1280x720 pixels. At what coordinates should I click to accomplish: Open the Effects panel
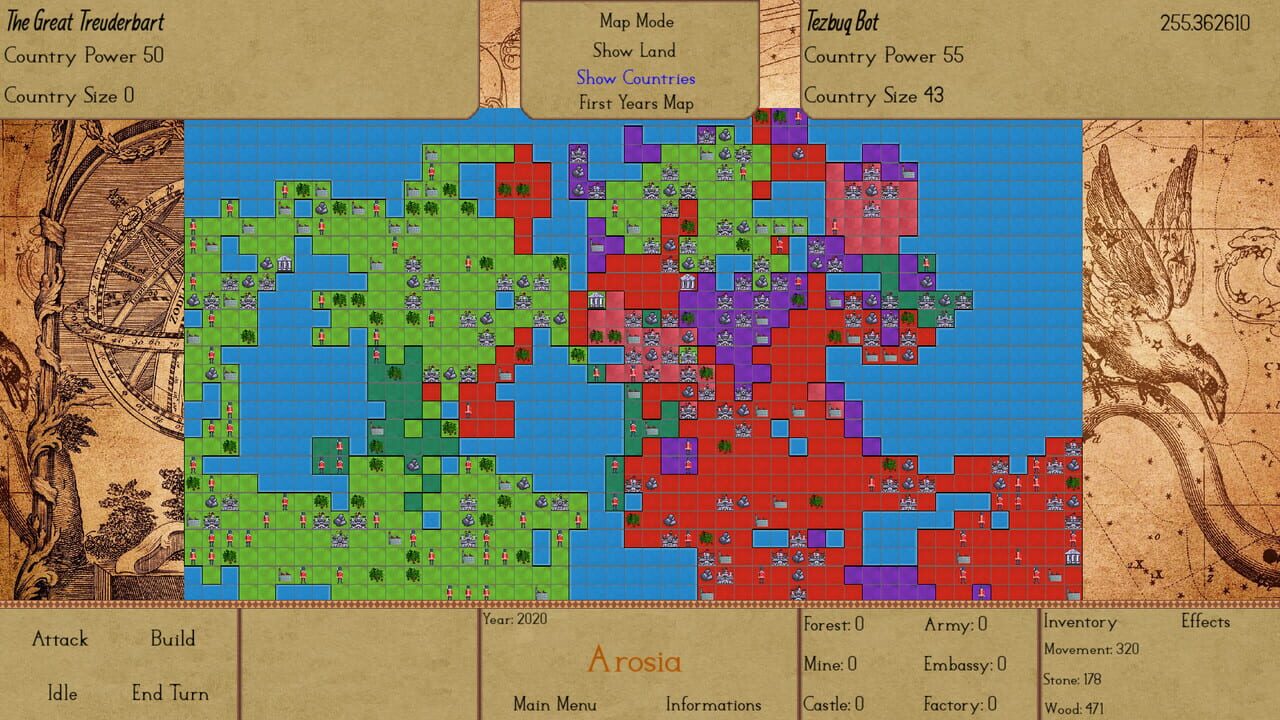(1207, 622)
